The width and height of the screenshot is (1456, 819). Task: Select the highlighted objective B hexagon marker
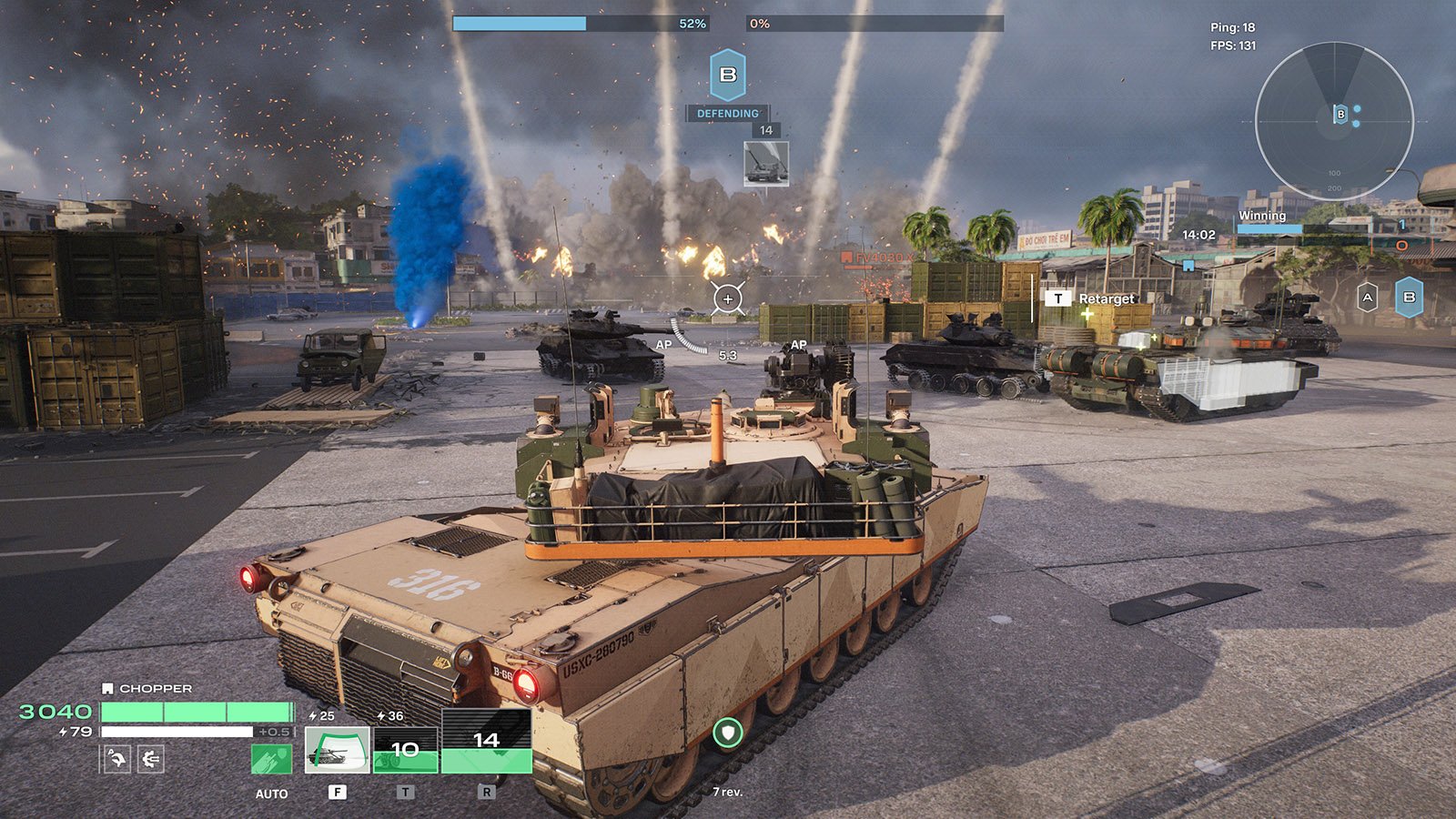[1409, 298]
